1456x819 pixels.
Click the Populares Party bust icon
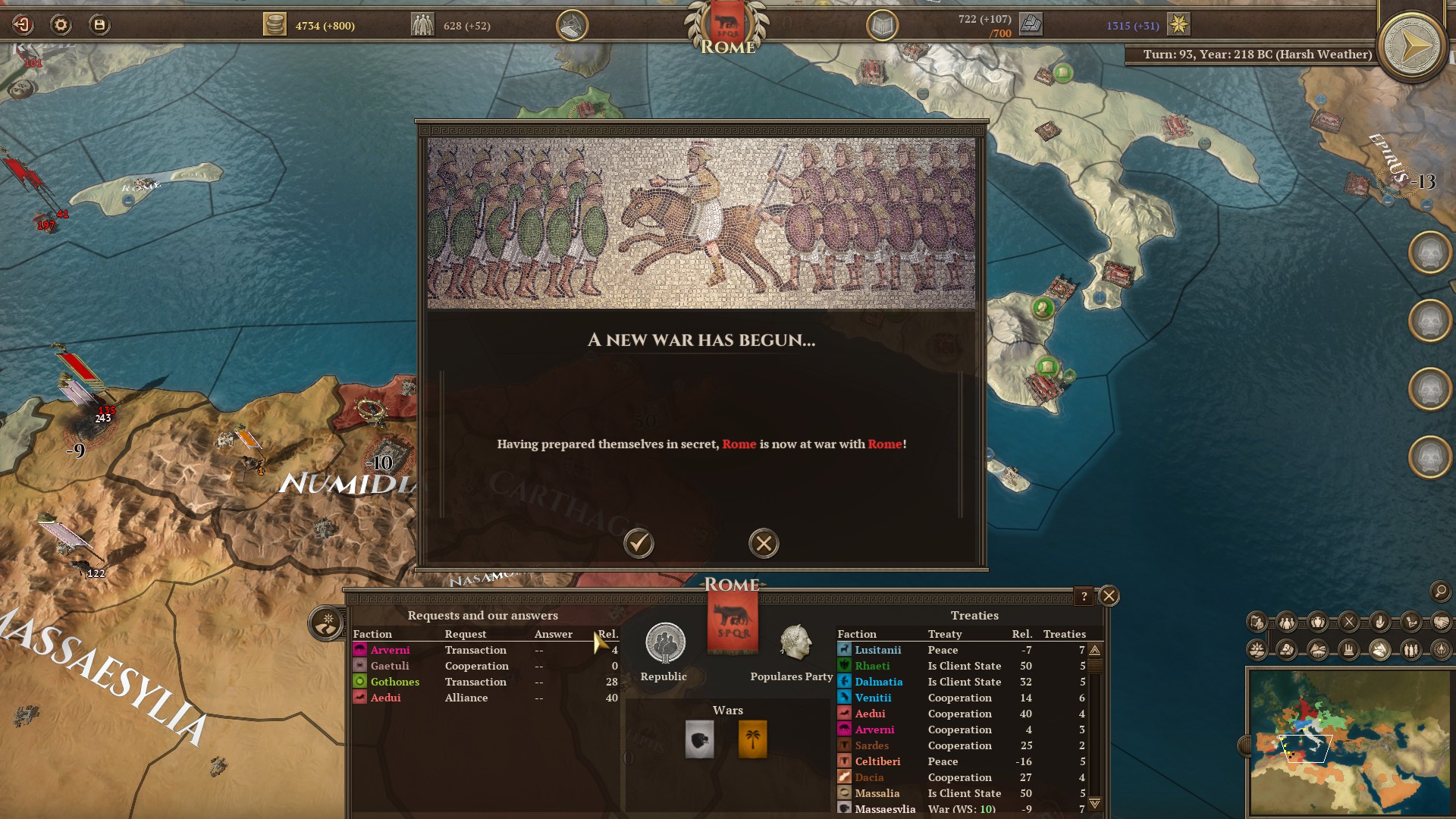click(795, 643)
